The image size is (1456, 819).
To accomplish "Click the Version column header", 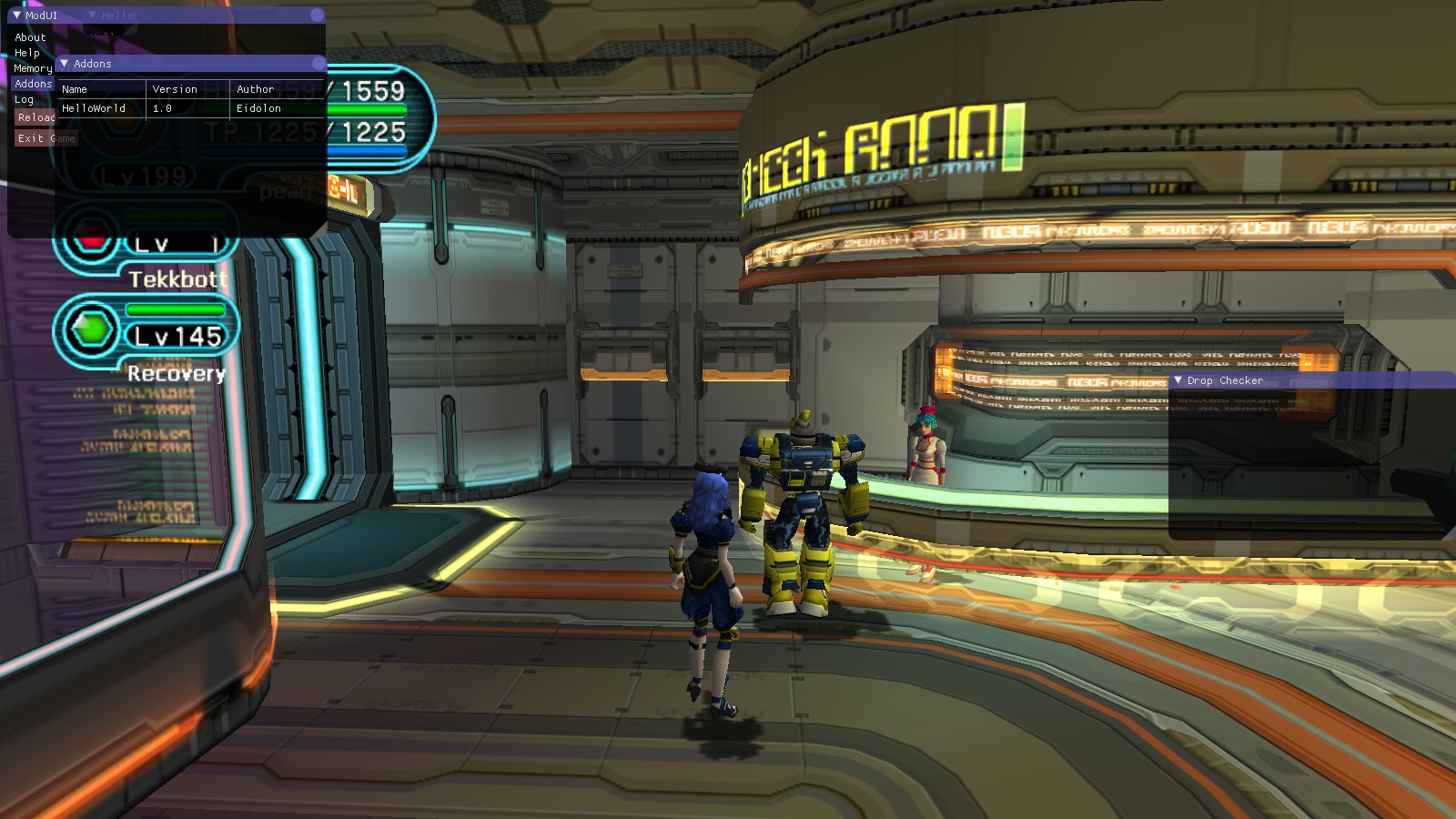I will [175, 89].
